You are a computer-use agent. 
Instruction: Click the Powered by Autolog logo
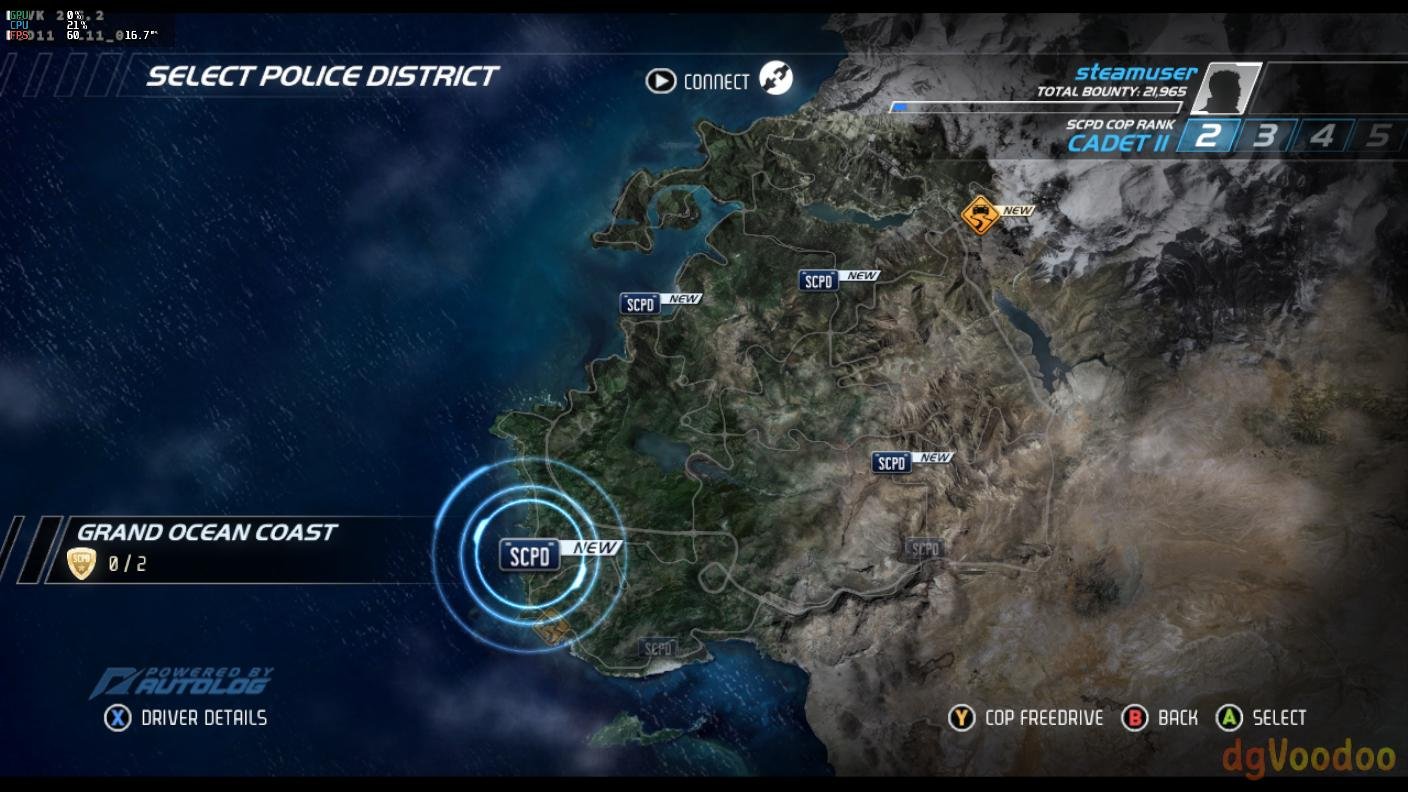click(x=182, y=682)
